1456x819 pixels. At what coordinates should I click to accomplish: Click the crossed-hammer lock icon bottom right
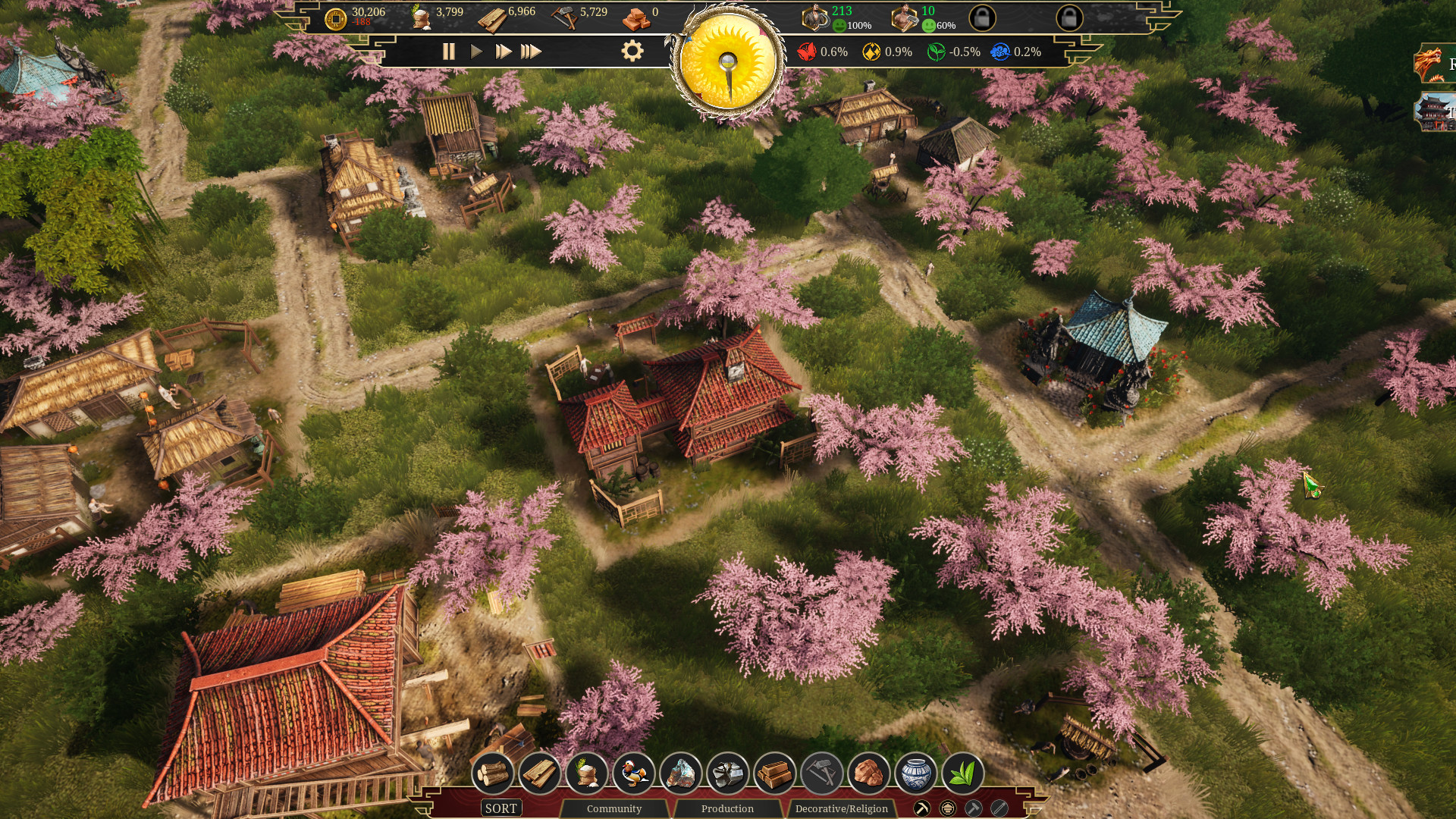tap(975, 808)
